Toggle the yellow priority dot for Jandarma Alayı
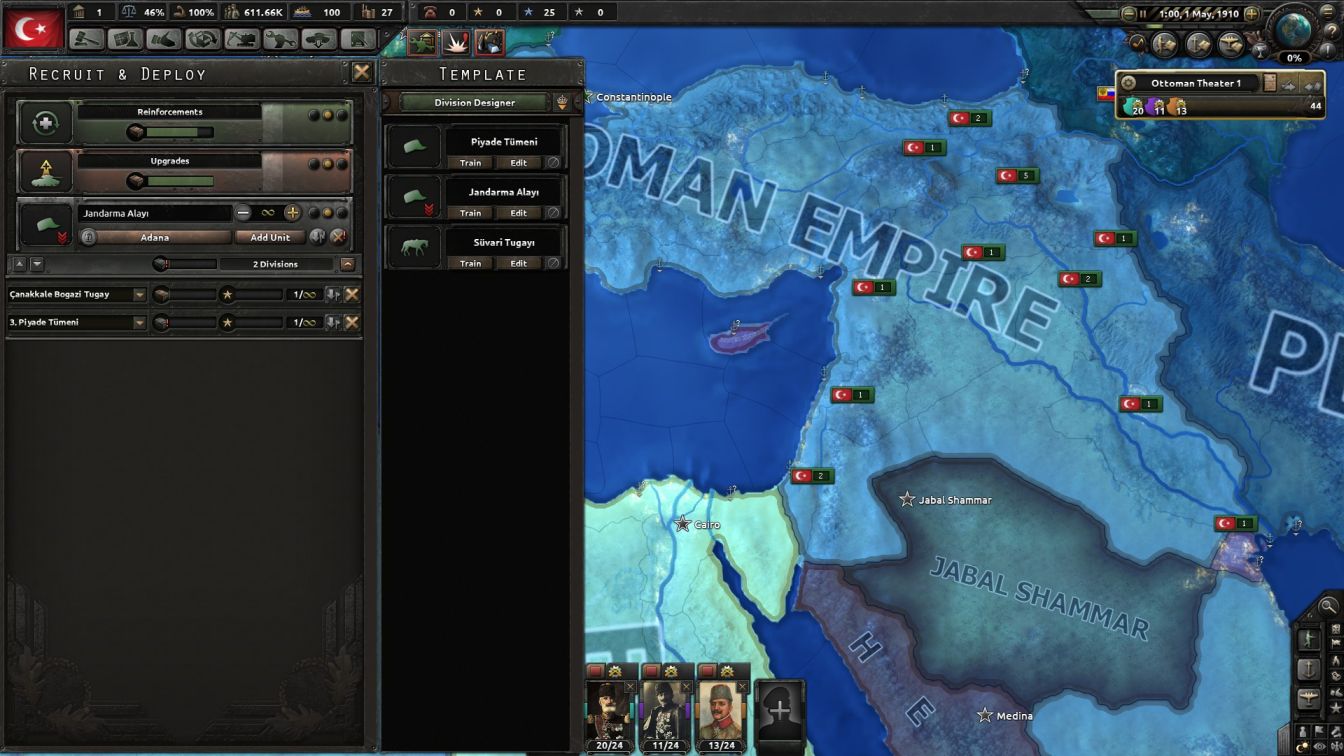Viewport: 1344px width, 756px height. click(x=327, y=212)
